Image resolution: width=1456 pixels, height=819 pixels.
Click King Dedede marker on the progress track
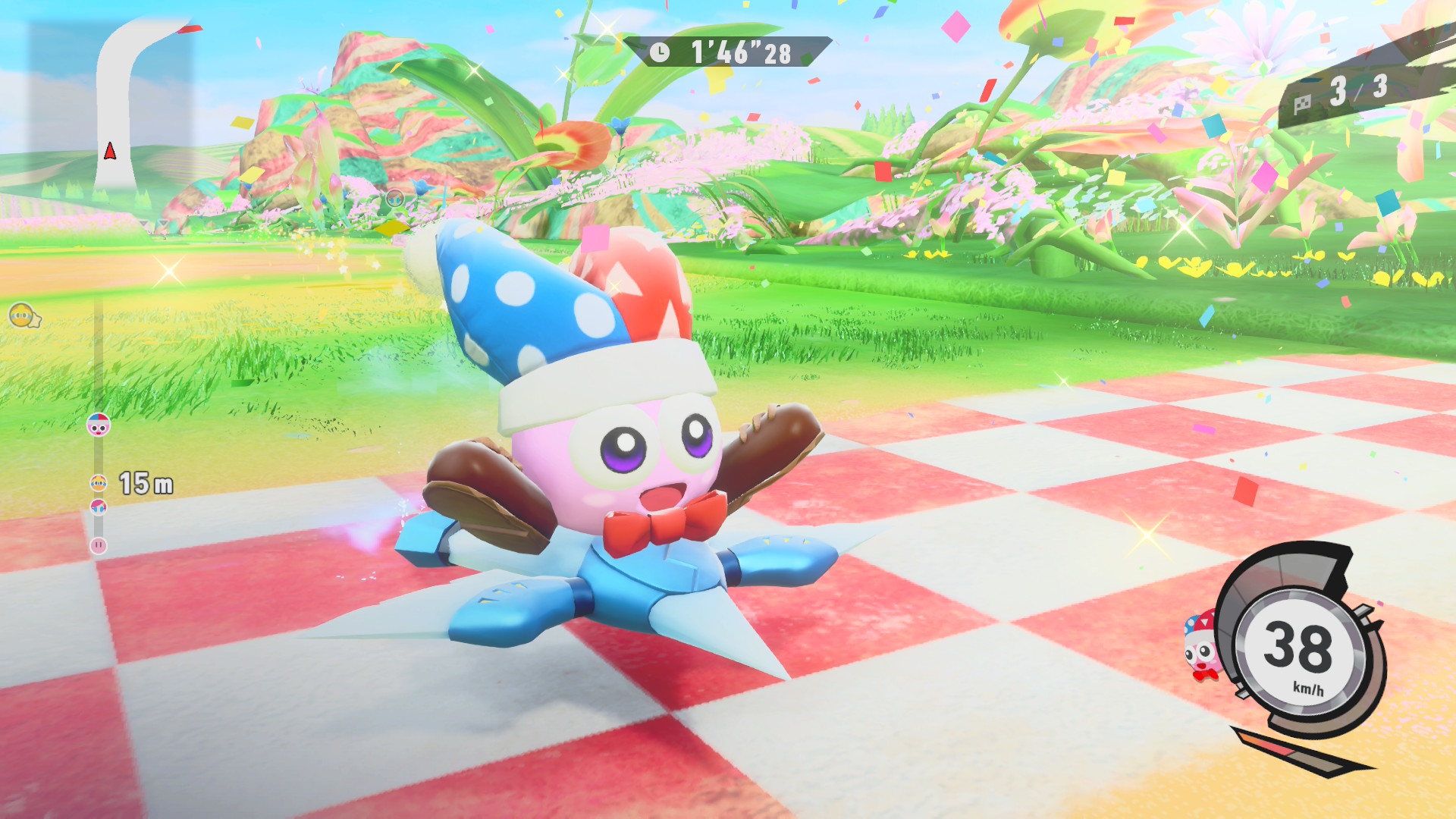click(x=99, y=483)
